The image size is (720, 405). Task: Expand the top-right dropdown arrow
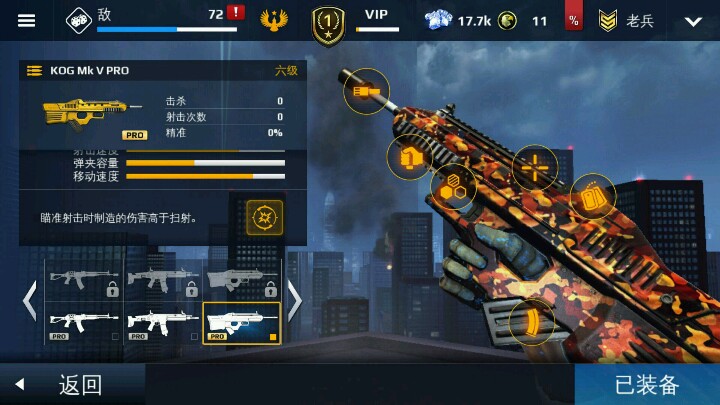693,20
